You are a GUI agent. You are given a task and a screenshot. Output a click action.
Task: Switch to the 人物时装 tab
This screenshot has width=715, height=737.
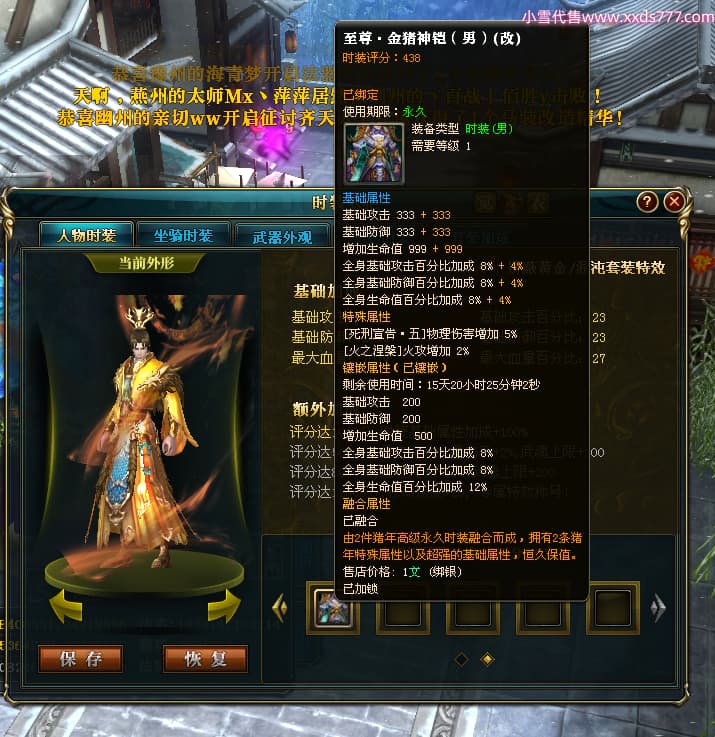click(x=85, y=236)
